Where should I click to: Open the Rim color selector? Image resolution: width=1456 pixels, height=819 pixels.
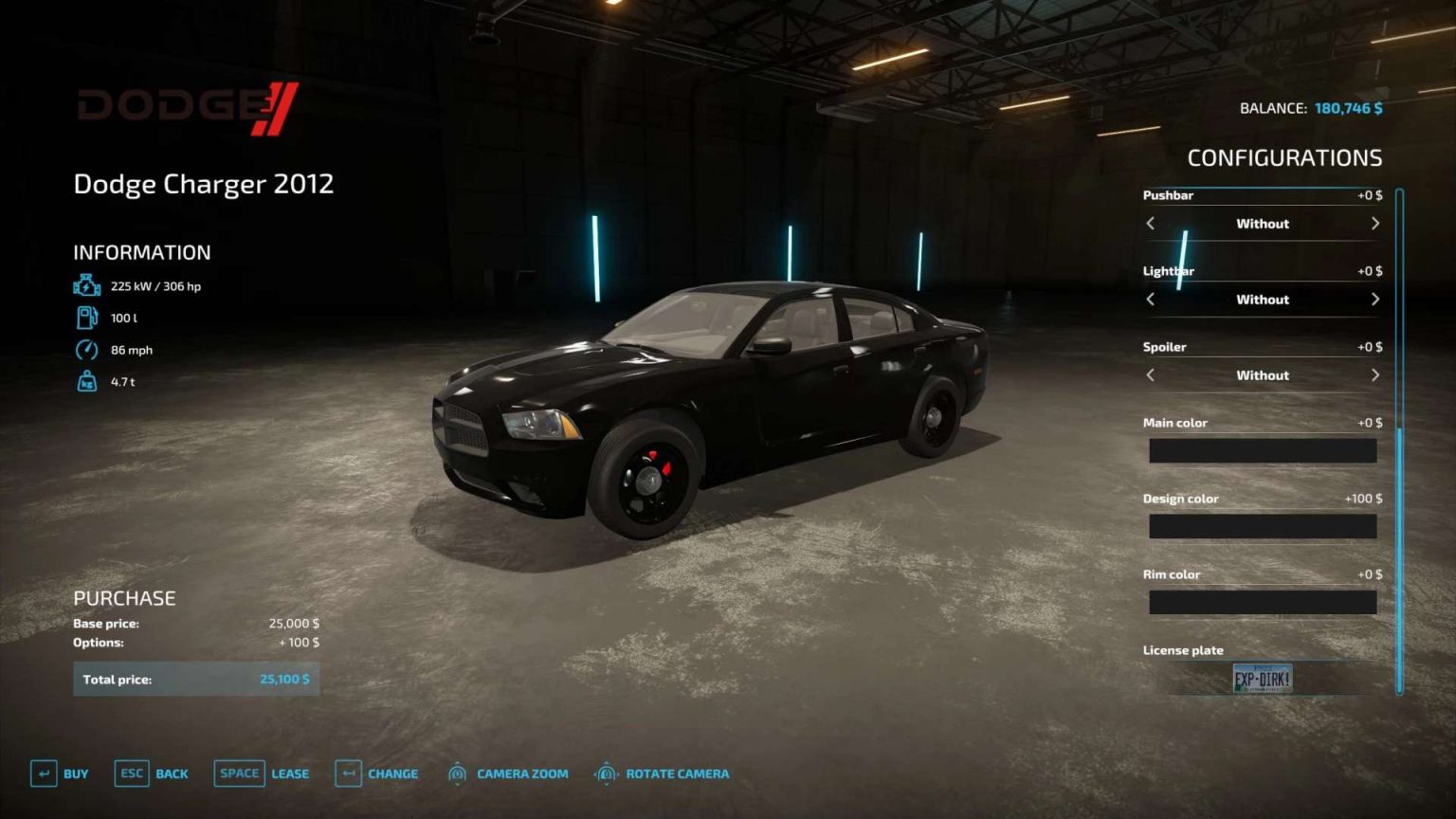(x=1262, y=601)
